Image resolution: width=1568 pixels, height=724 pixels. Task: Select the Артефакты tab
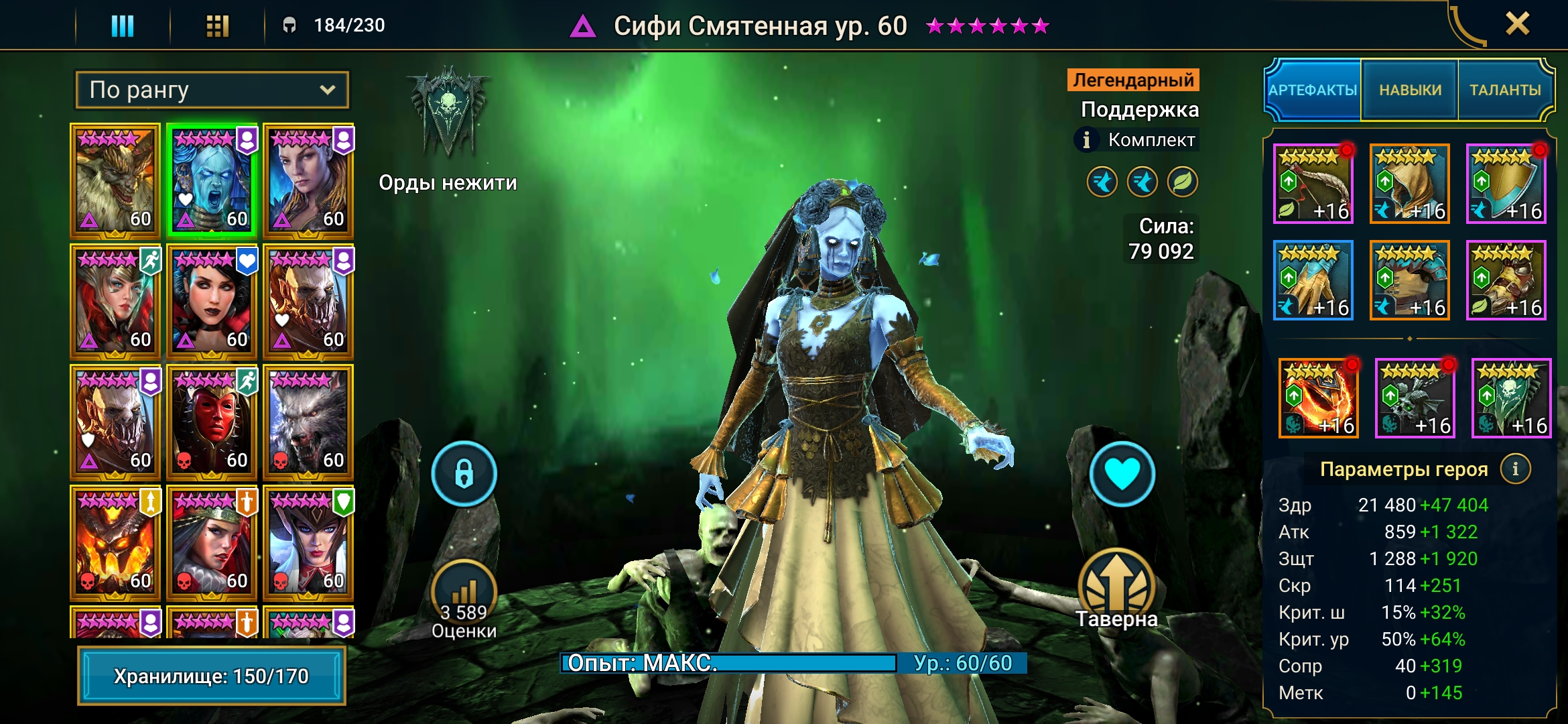(1313, 90)
